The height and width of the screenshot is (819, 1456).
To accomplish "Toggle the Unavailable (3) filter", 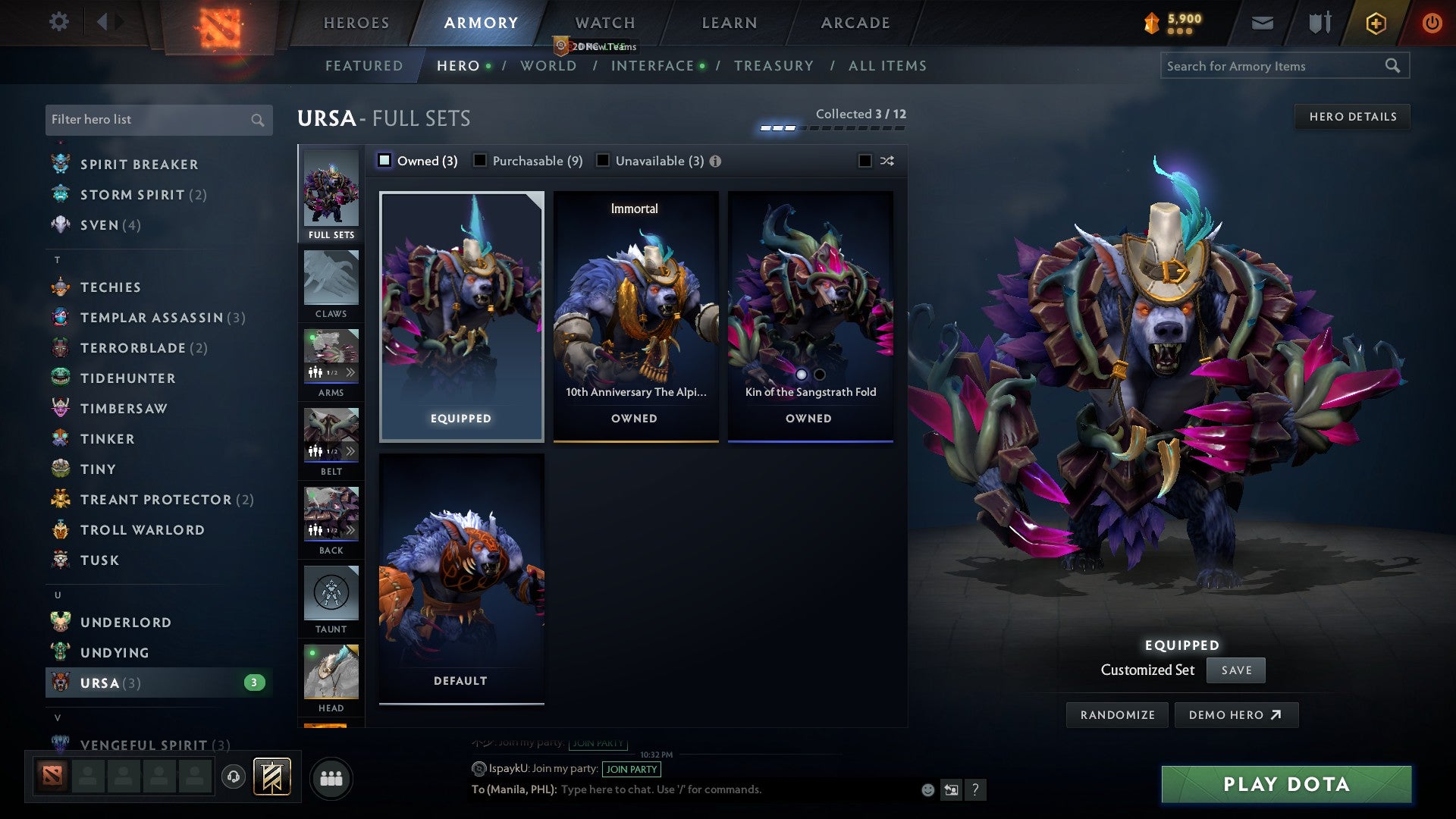I will click(603, 161).
